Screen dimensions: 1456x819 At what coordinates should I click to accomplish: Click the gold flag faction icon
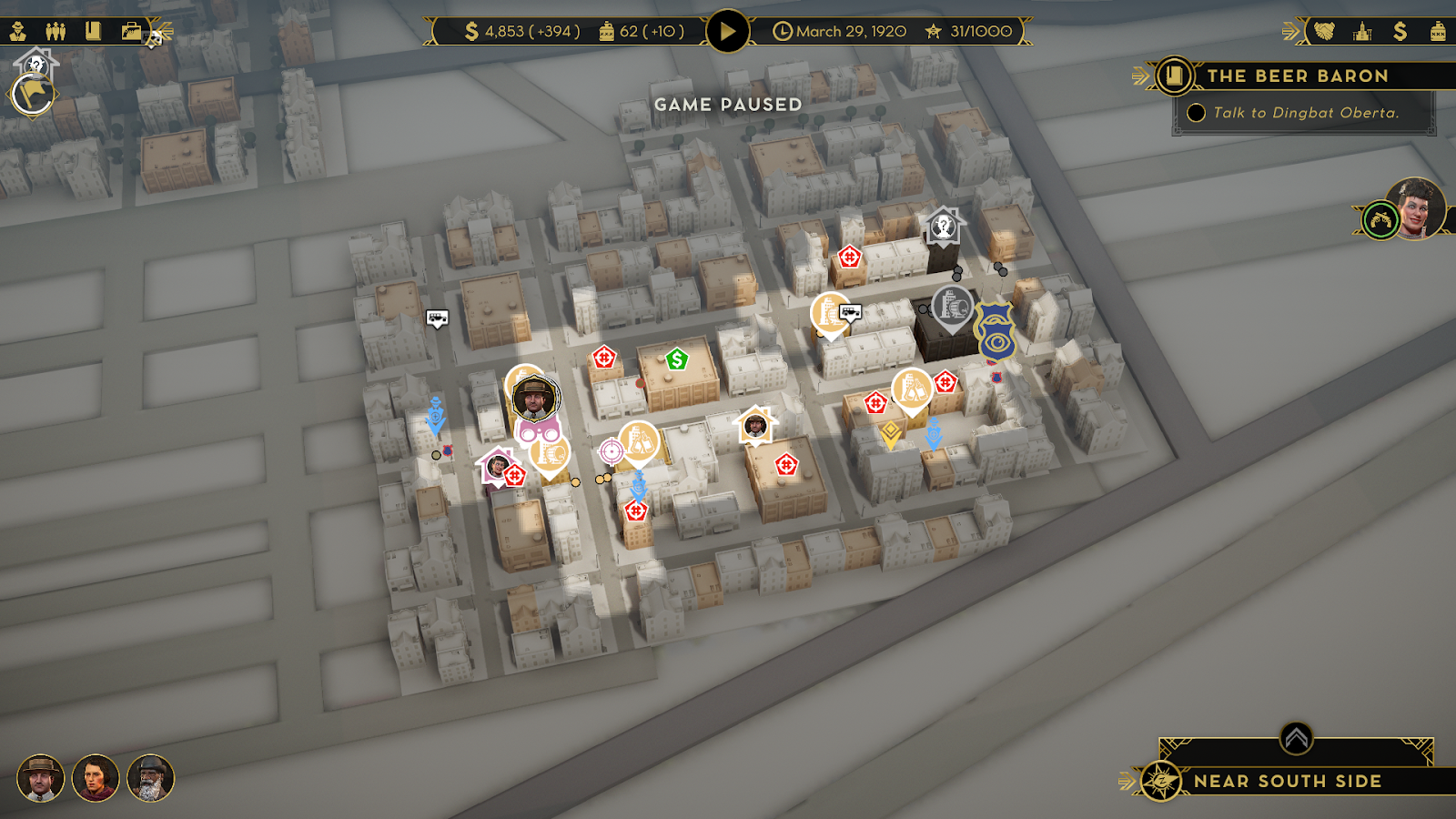(33, 94)
